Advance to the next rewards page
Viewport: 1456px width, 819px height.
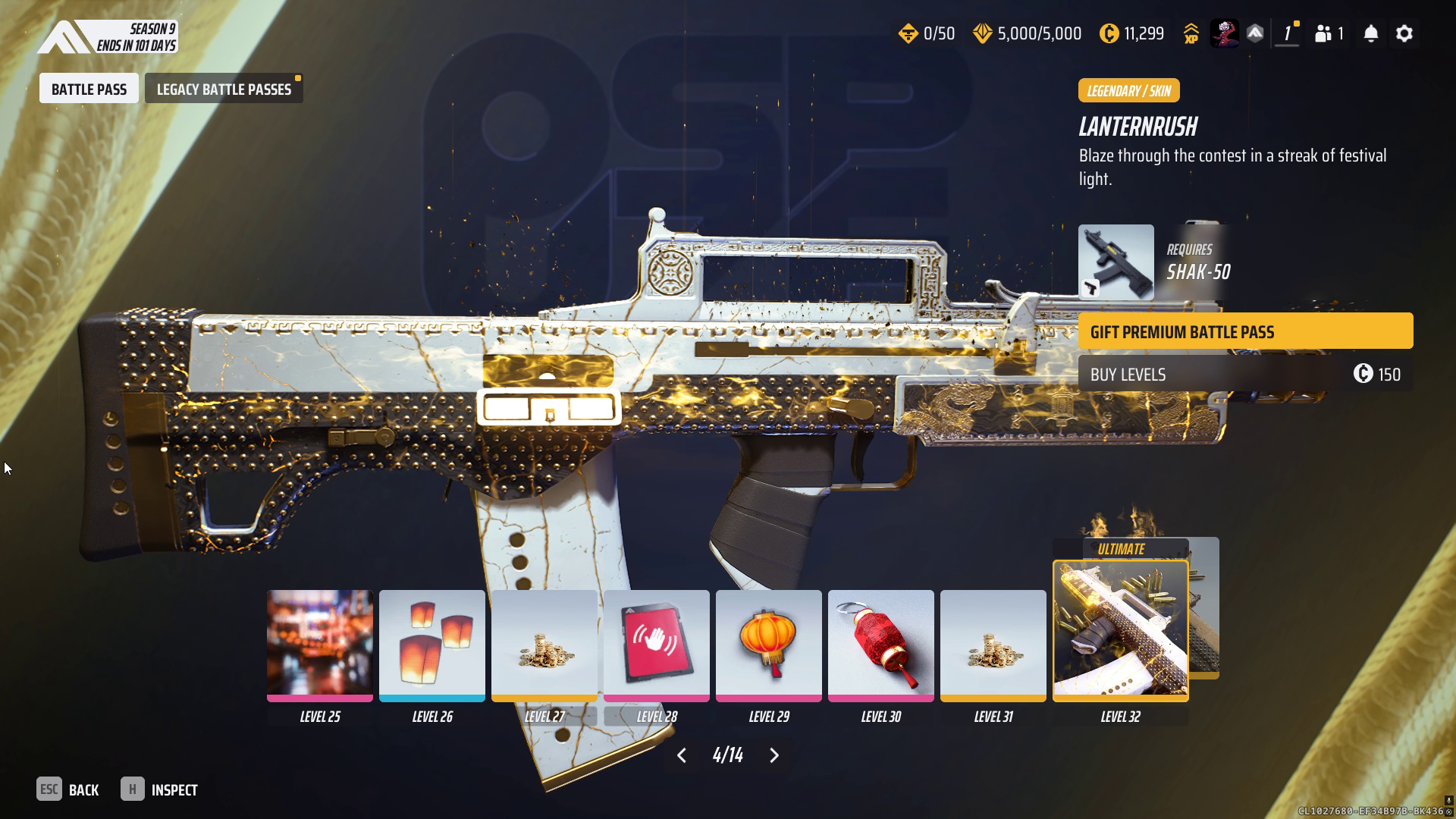(x=774, y=755)
